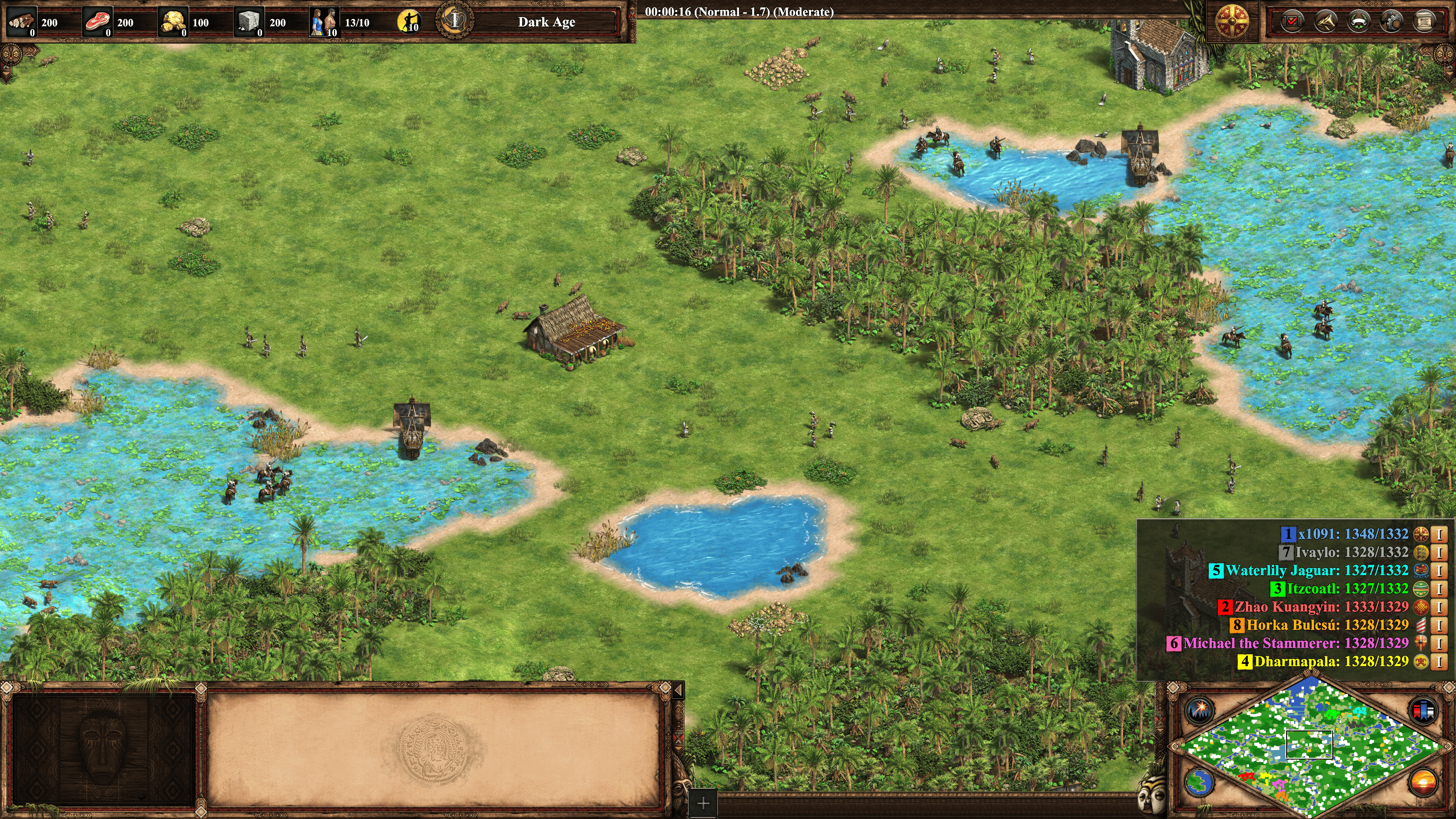Click the gold resource icon
Image resolution: width=1456 pixels, height=819 pixels.
pyautogui.click(x=173, y=22)
